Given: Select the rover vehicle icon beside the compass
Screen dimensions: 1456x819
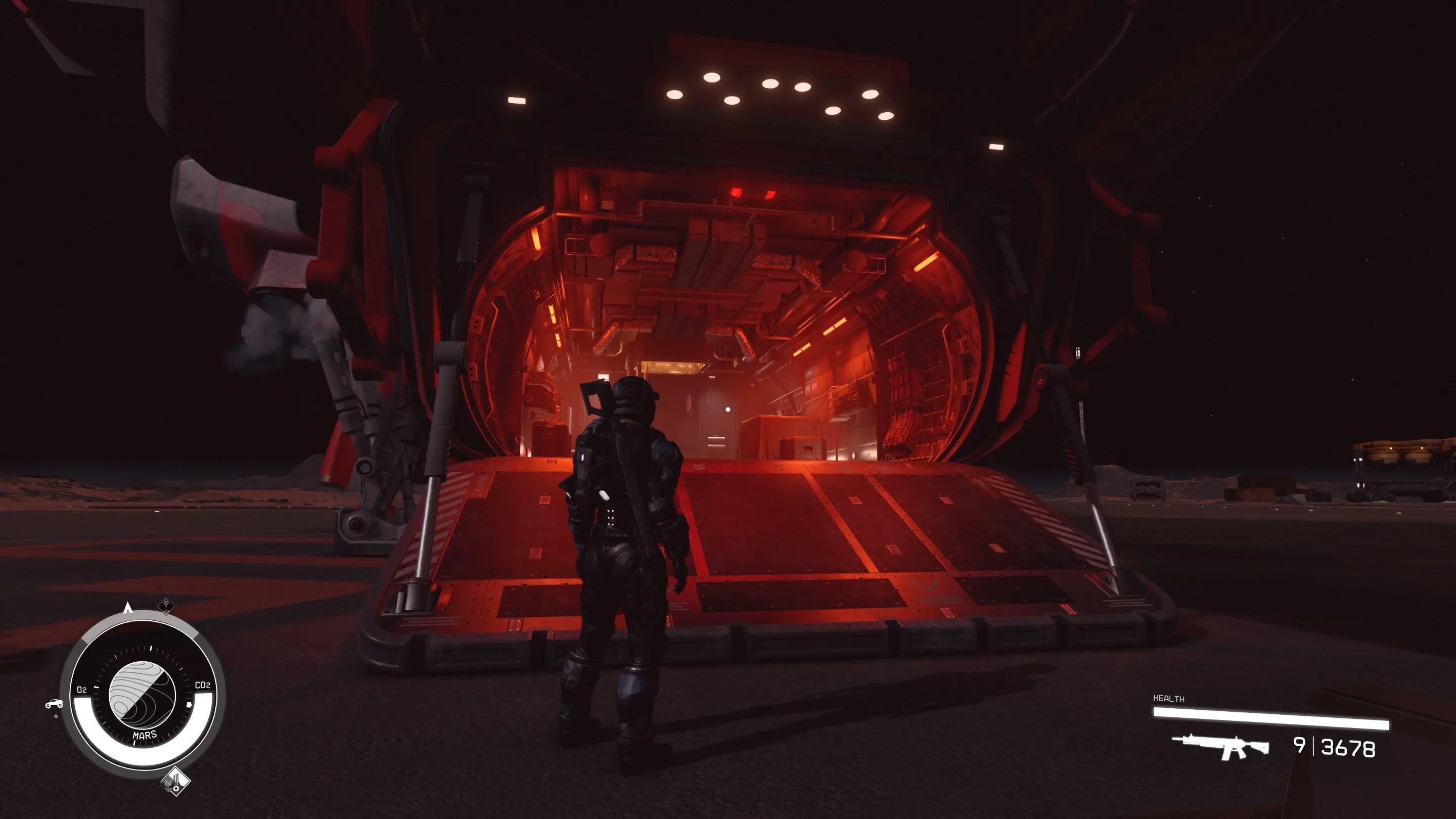Looking at the screenshot, I should point(54,704).
